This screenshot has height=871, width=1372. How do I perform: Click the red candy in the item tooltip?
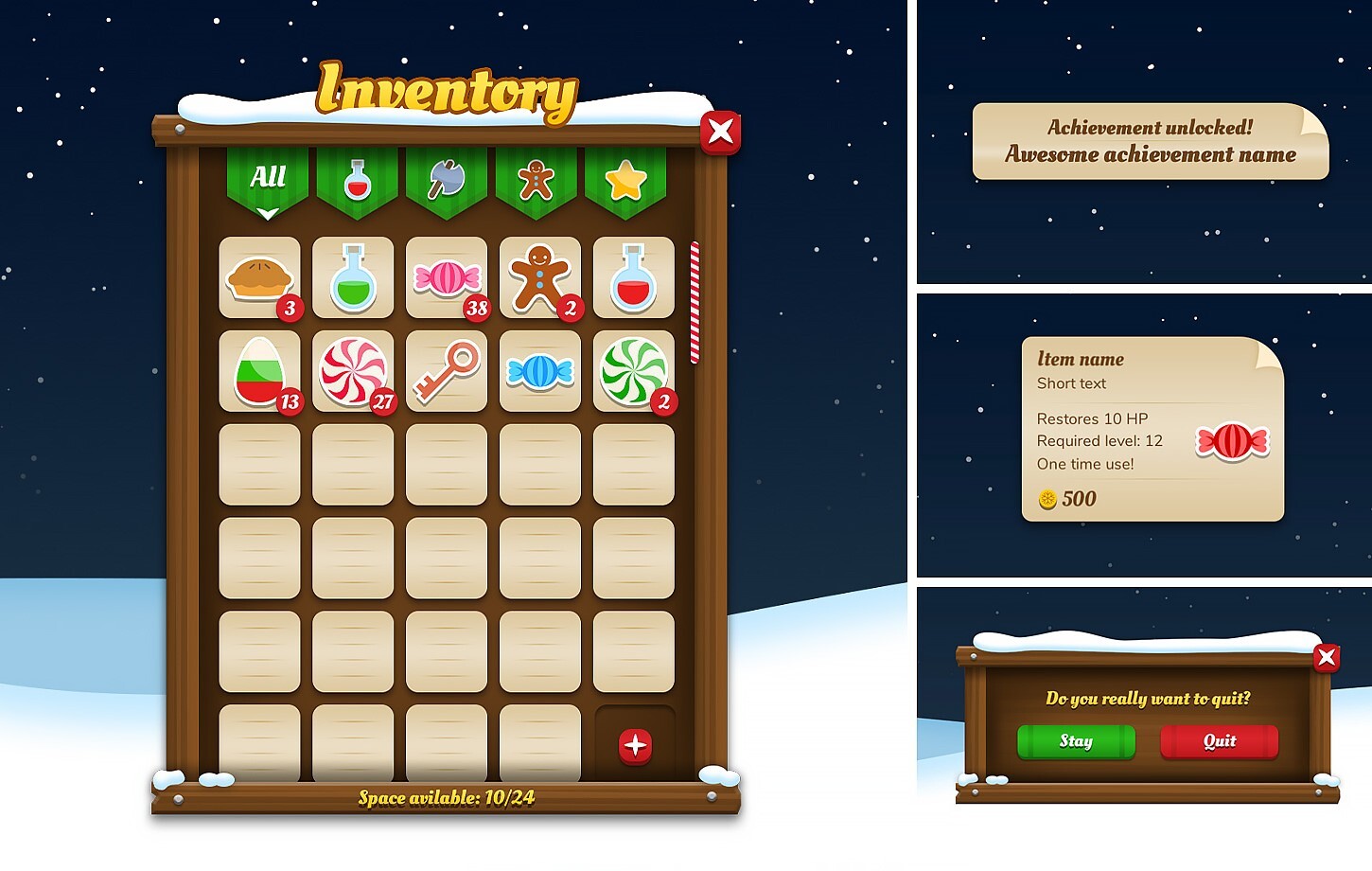(1232, 440)
